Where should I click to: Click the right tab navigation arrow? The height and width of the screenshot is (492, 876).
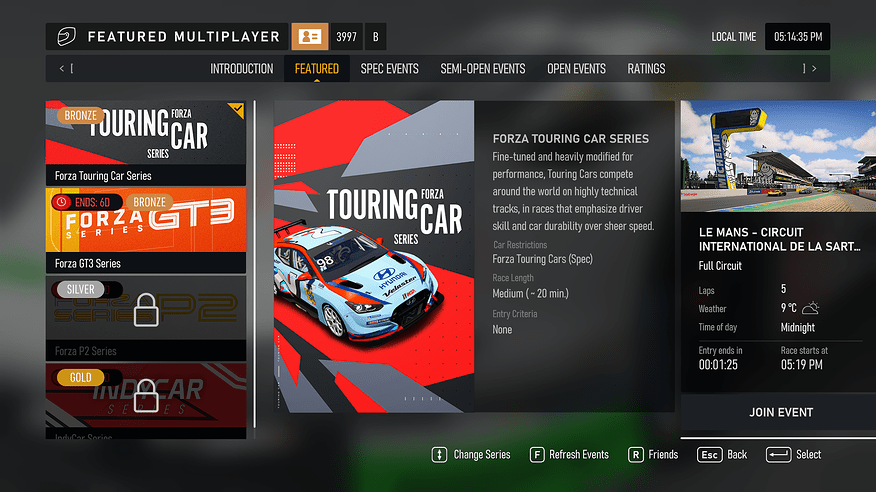coord(813,69)
